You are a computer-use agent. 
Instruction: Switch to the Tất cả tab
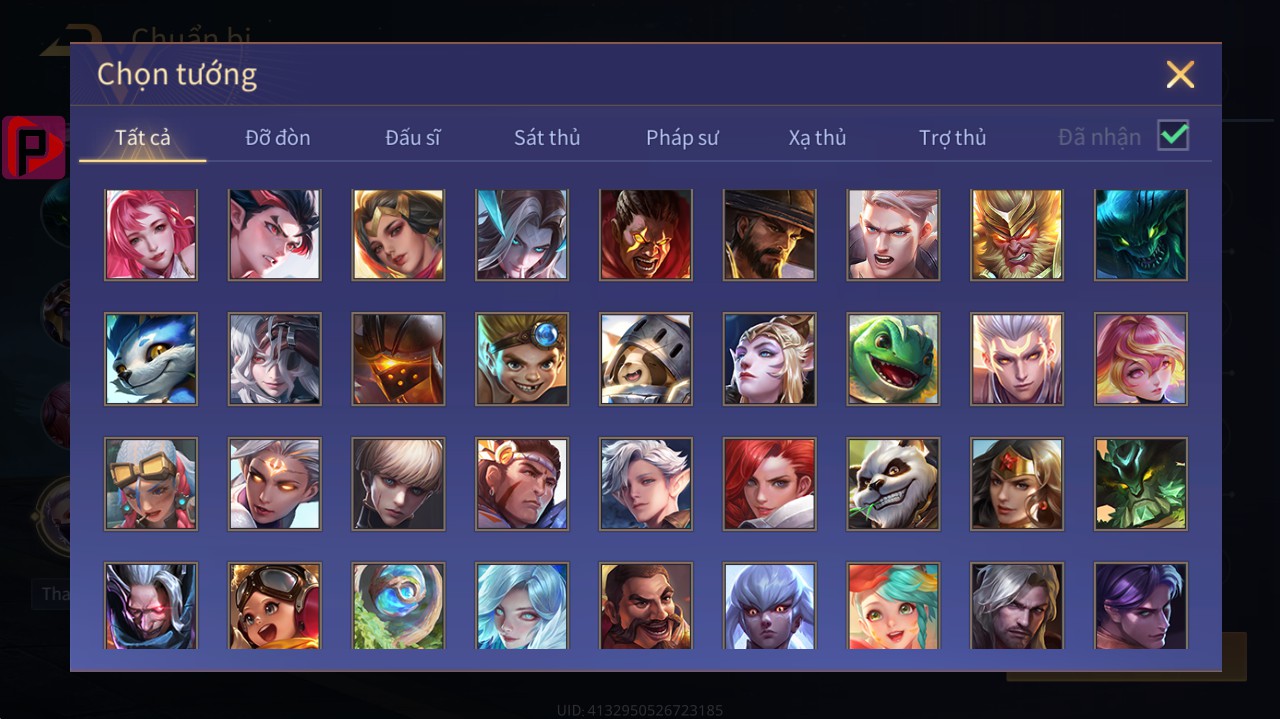(x=143, y=137)
